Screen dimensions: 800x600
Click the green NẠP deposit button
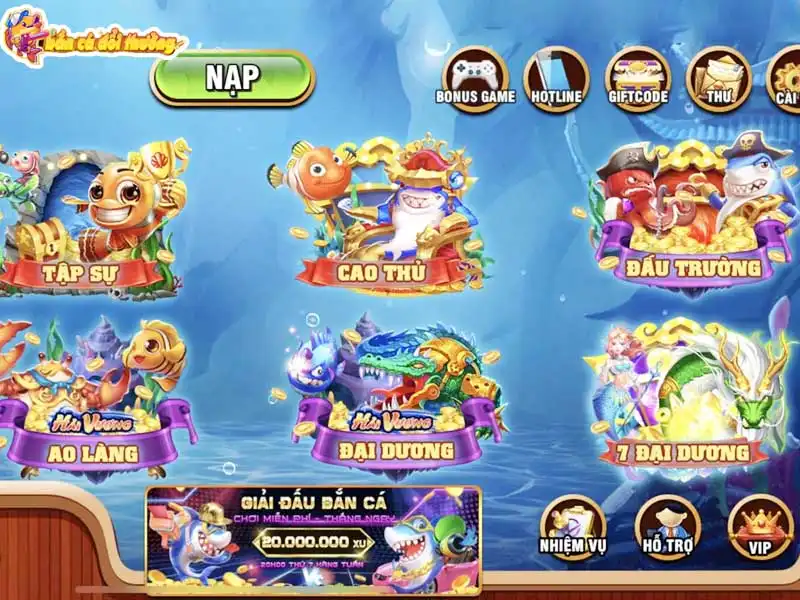click(x=232, y=78)
